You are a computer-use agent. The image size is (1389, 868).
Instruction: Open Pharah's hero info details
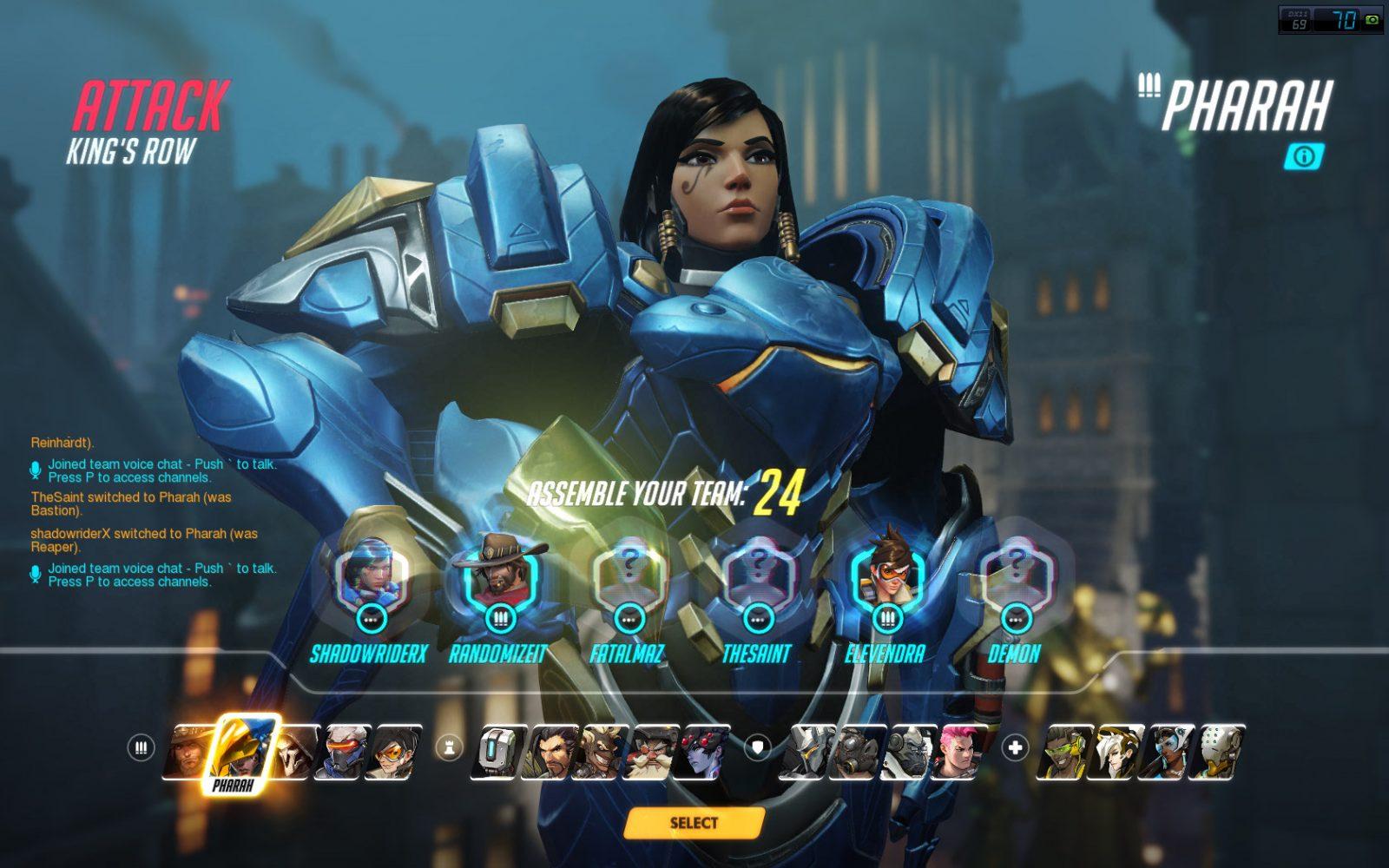point(1303,156)
